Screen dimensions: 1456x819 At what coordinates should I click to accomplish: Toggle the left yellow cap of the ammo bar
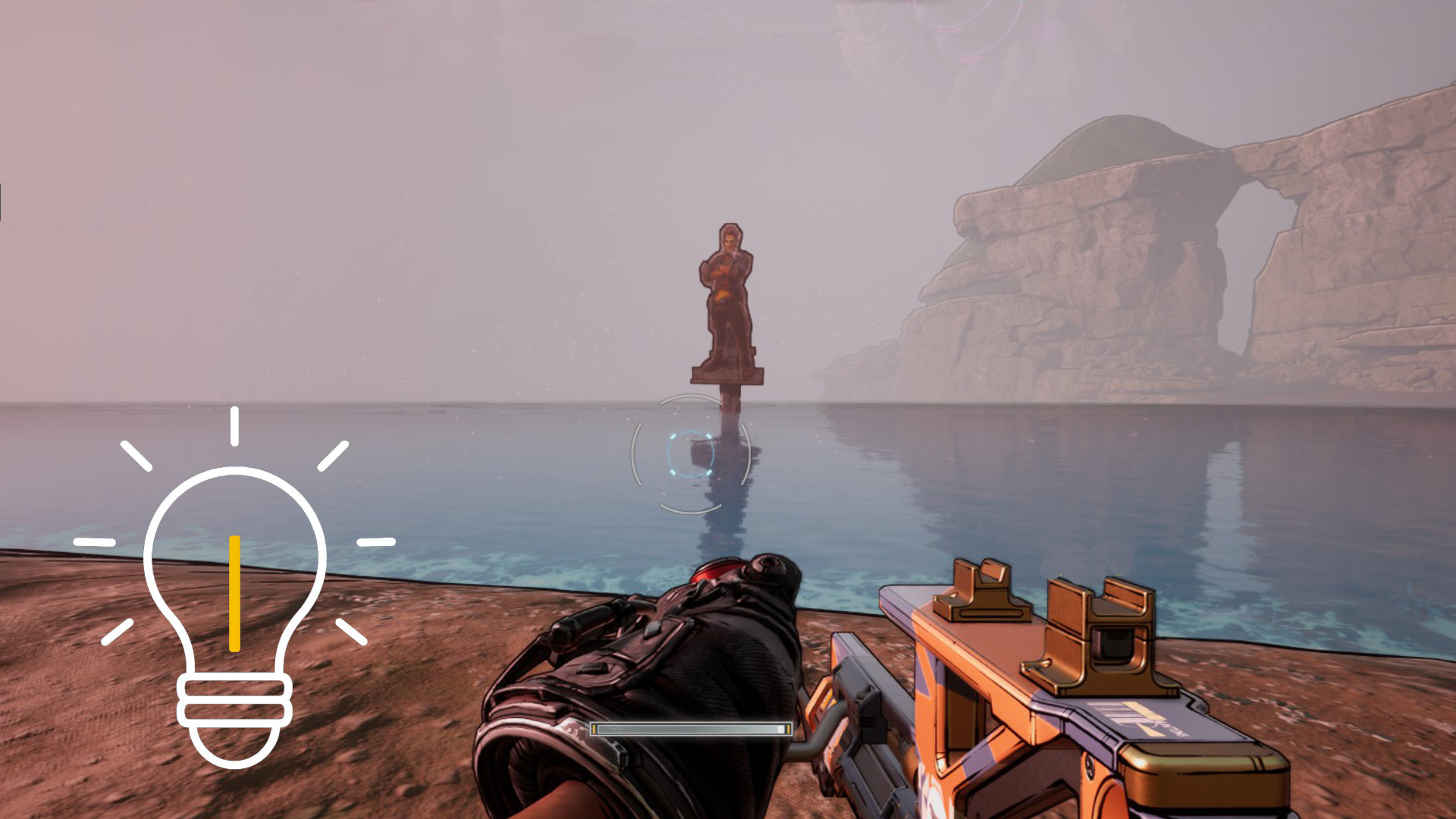point(594,728)
